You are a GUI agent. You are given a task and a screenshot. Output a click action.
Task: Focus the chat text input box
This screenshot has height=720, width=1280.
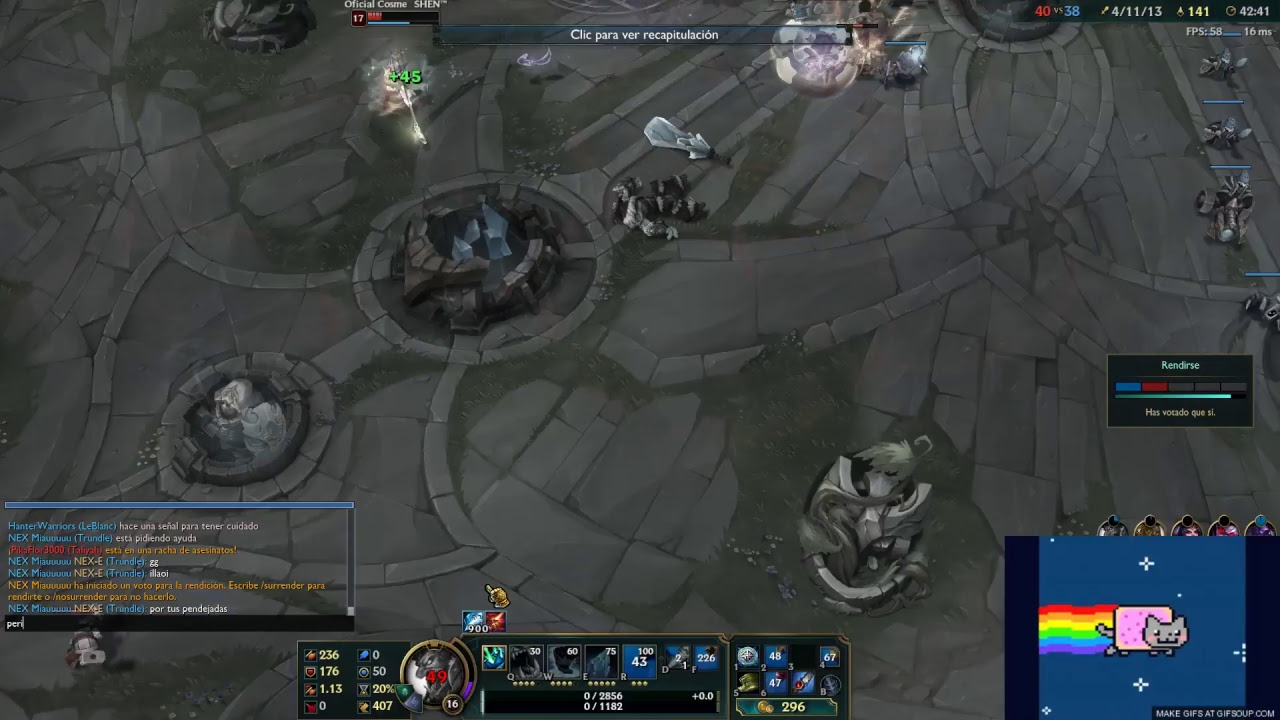tap(178, 623)
